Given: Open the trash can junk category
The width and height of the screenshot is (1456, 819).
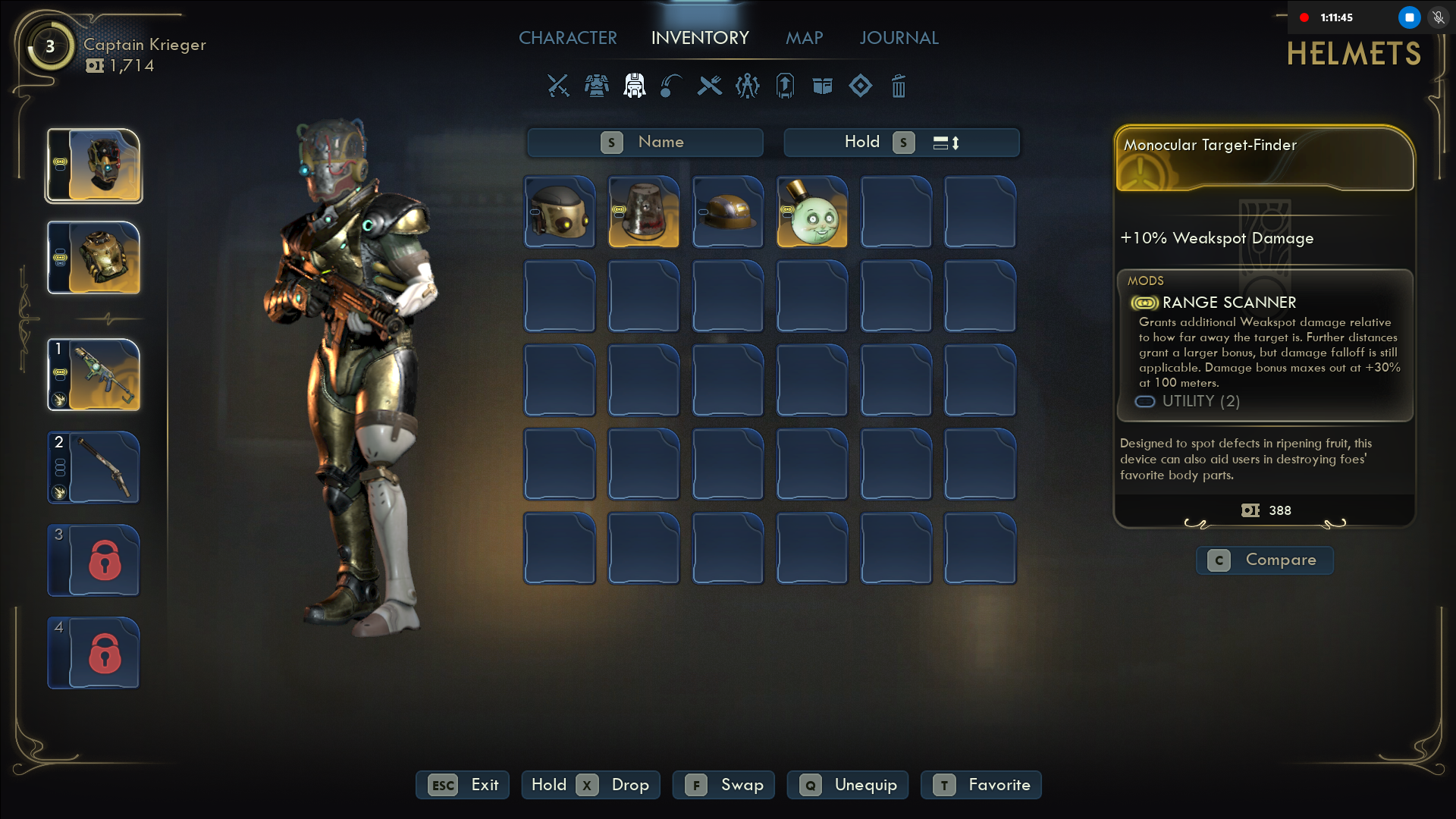Looking at the screenshot, I should coord(899,86).
